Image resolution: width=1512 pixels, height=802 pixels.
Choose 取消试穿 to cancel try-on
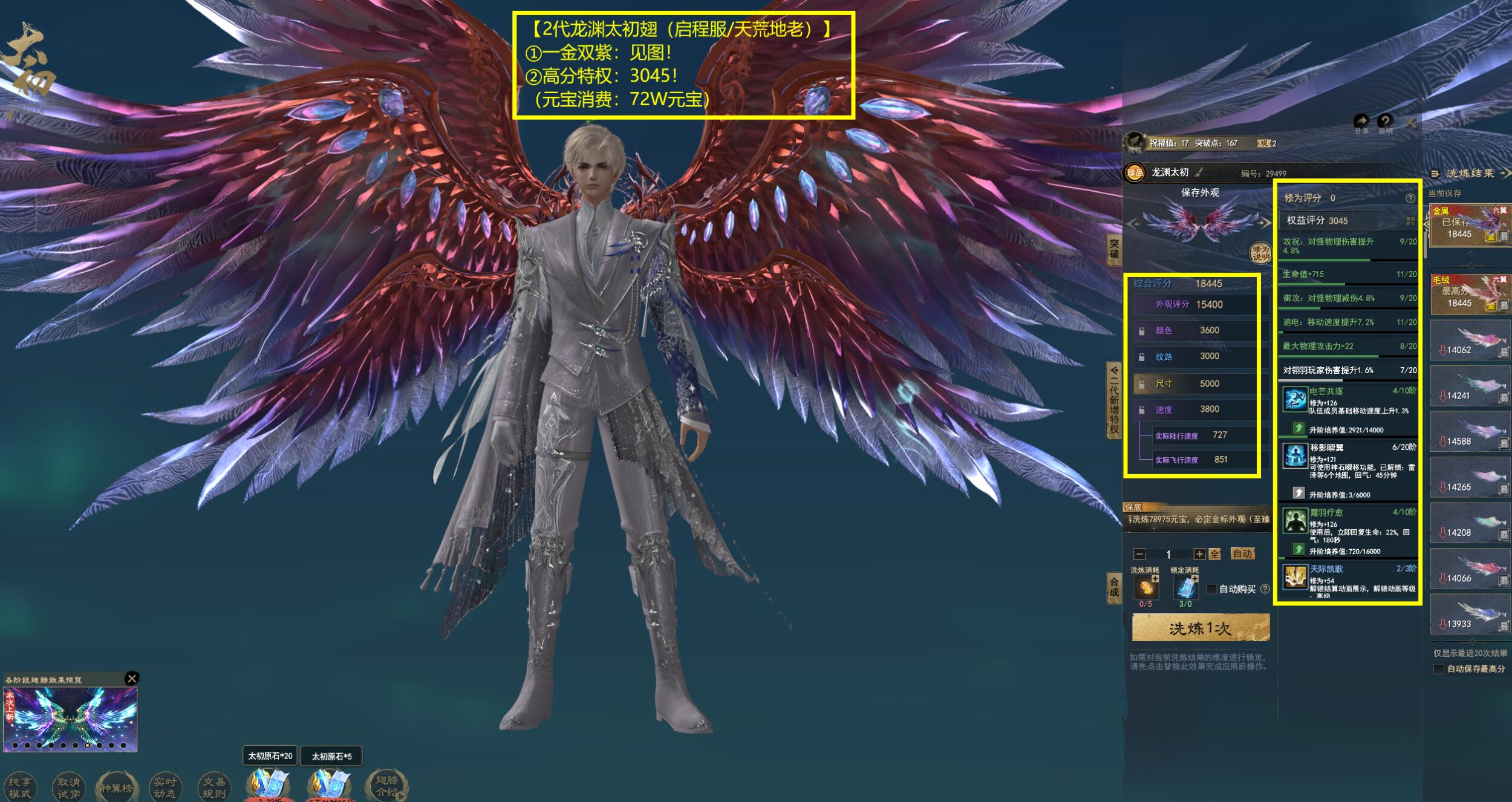pyautogui.click(x=68, y=787)
